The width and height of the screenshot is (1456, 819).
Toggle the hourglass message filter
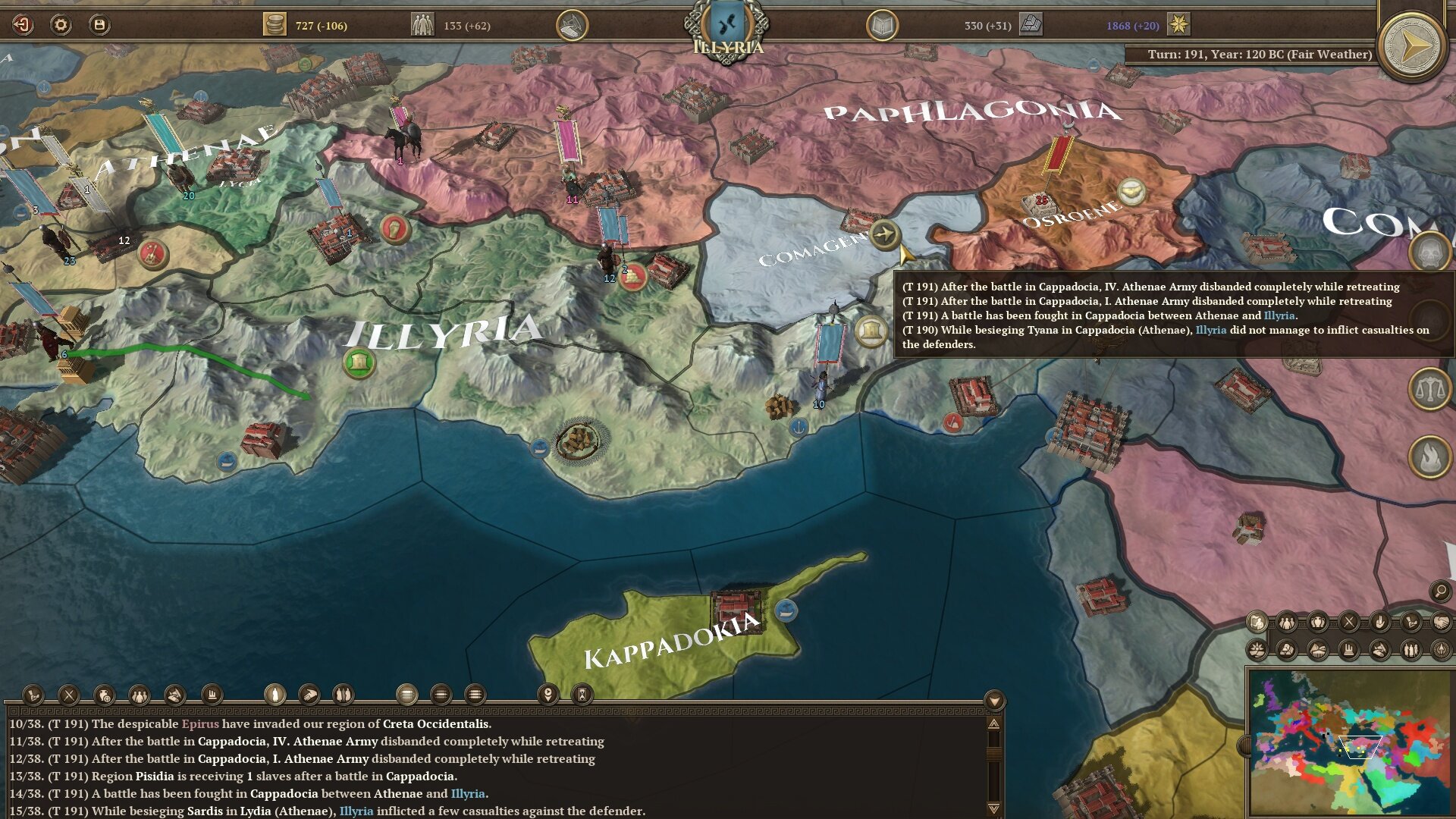tap(582, 694)
